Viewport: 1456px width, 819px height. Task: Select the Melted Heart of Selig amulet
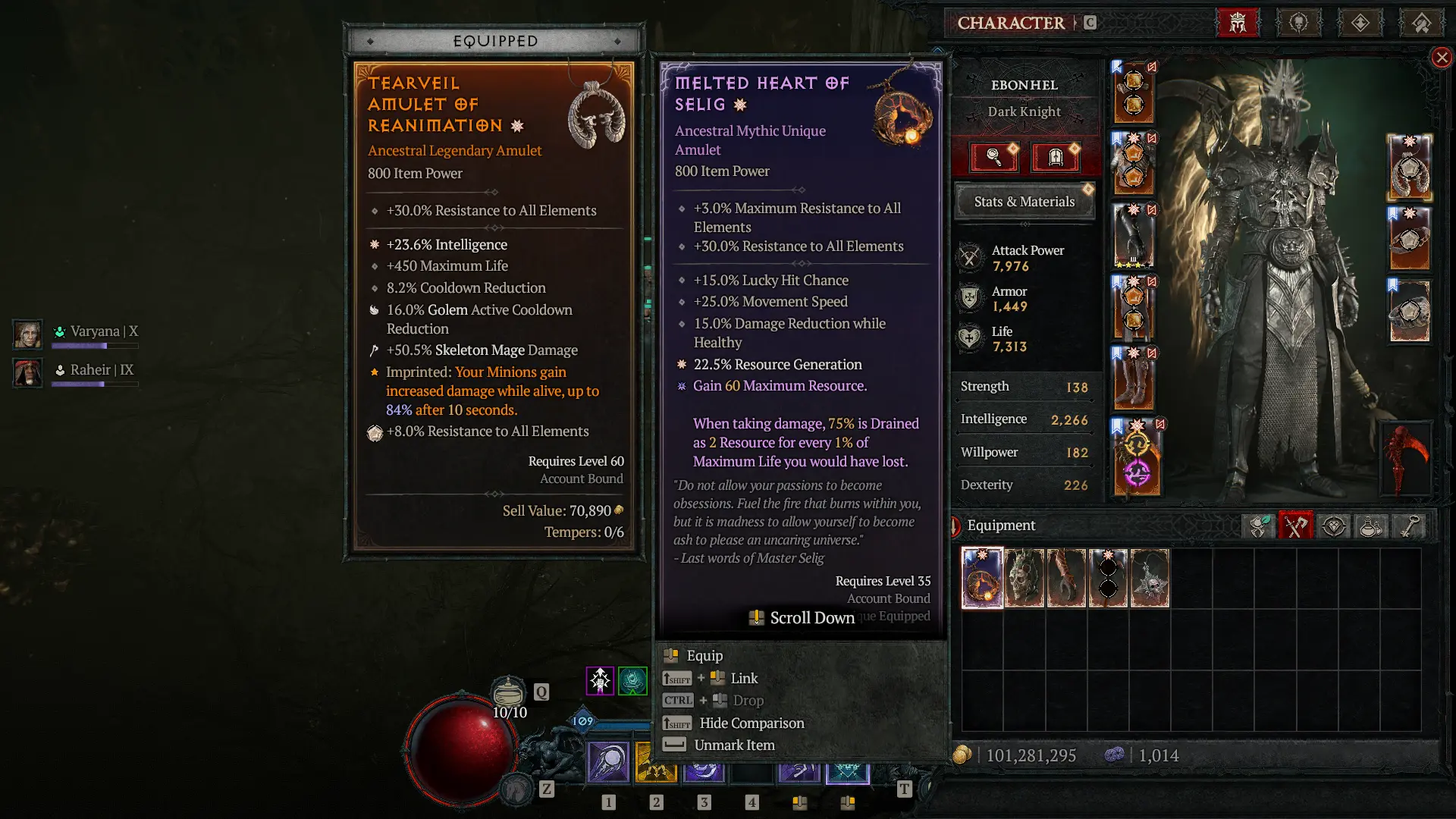[982, 579]
